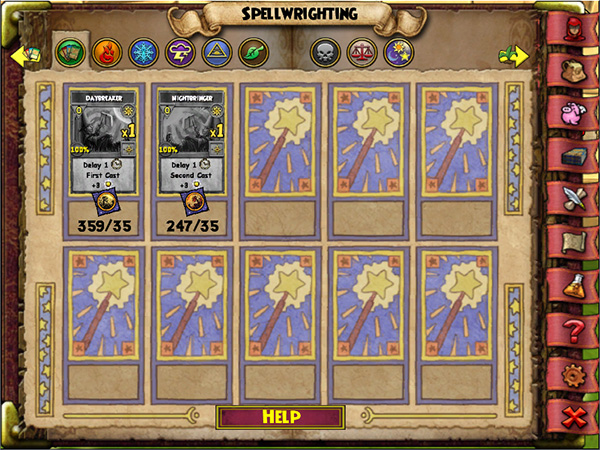Screen dimensions: 600x450
Task: Go to the next page with right arrow
Action: coord(513,55)
